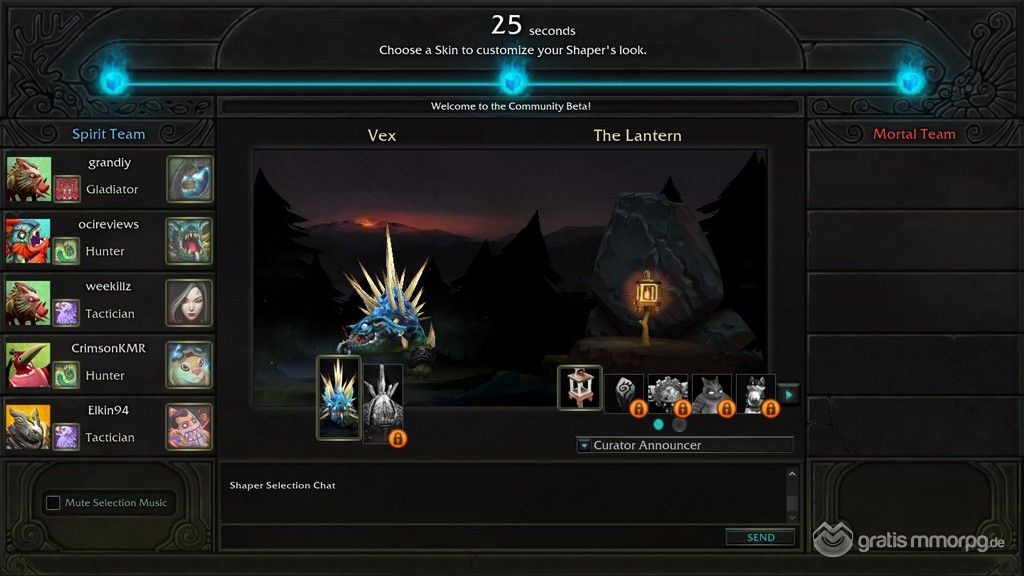The image size is (1024, 576).
Task: Choose the locked grey Vex skin
Action: (x=382, y=402)
